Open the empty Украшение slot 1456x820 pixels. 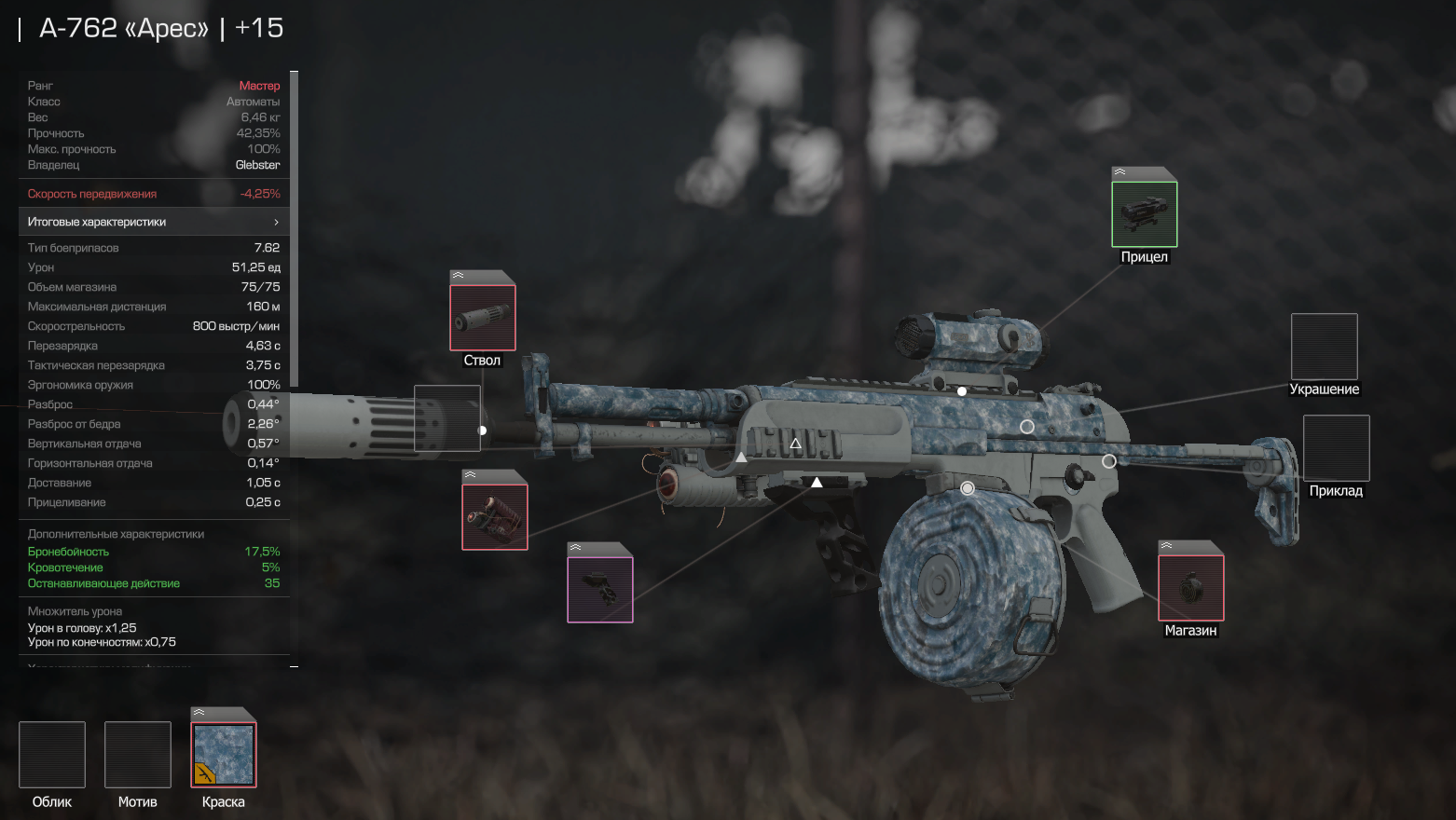pos(1324,347)
